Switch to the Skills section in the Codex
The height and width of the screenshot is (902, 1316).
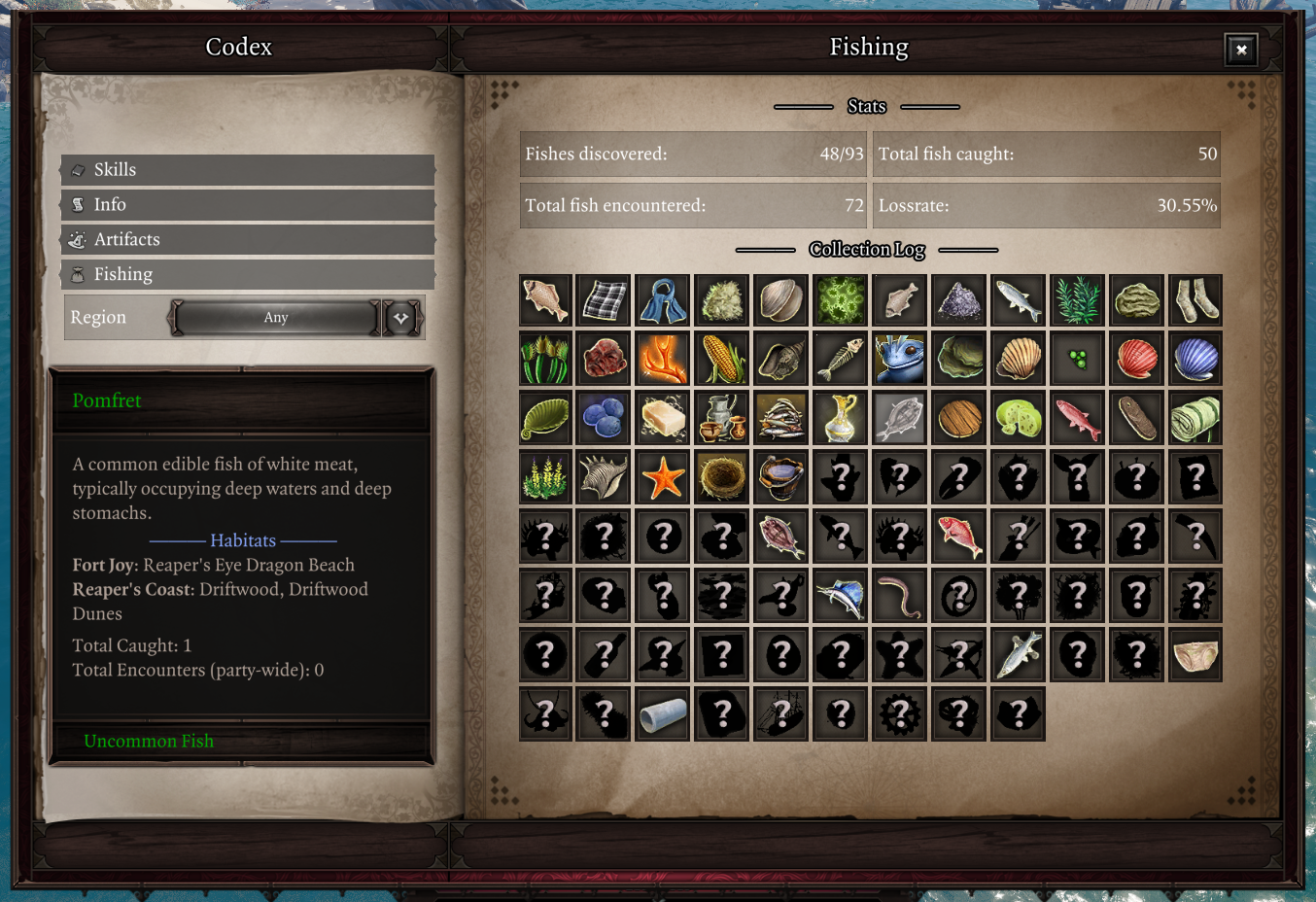[247, 169]
